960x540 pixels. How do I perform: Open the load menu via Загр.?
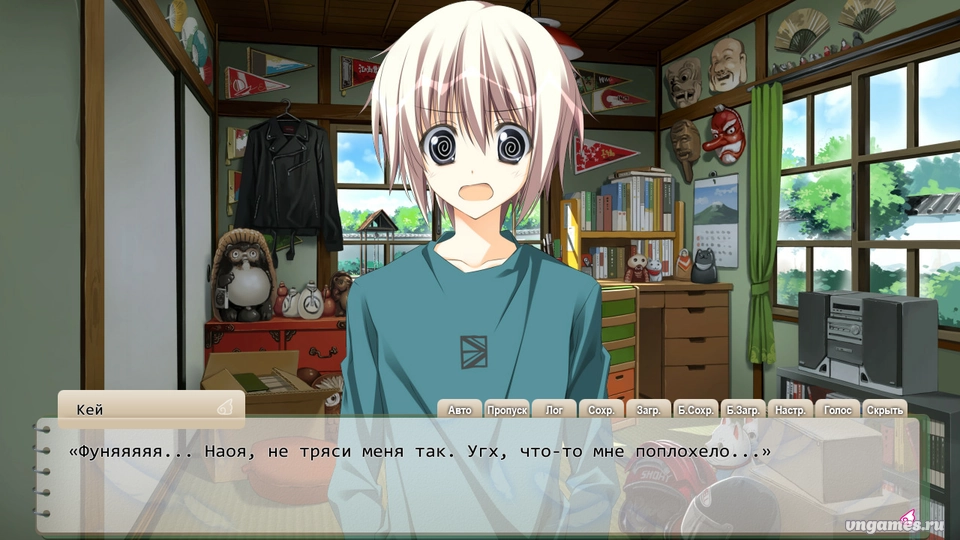coord(648,409)
